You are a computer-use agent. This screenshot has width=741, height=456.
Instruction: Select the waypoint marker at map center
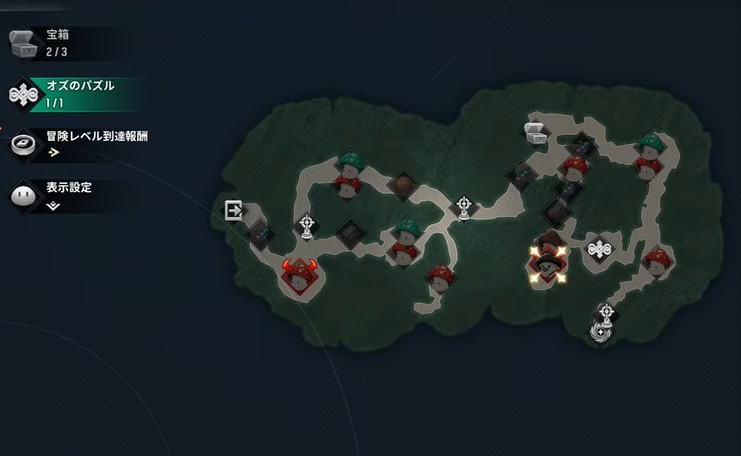[464, 208]
